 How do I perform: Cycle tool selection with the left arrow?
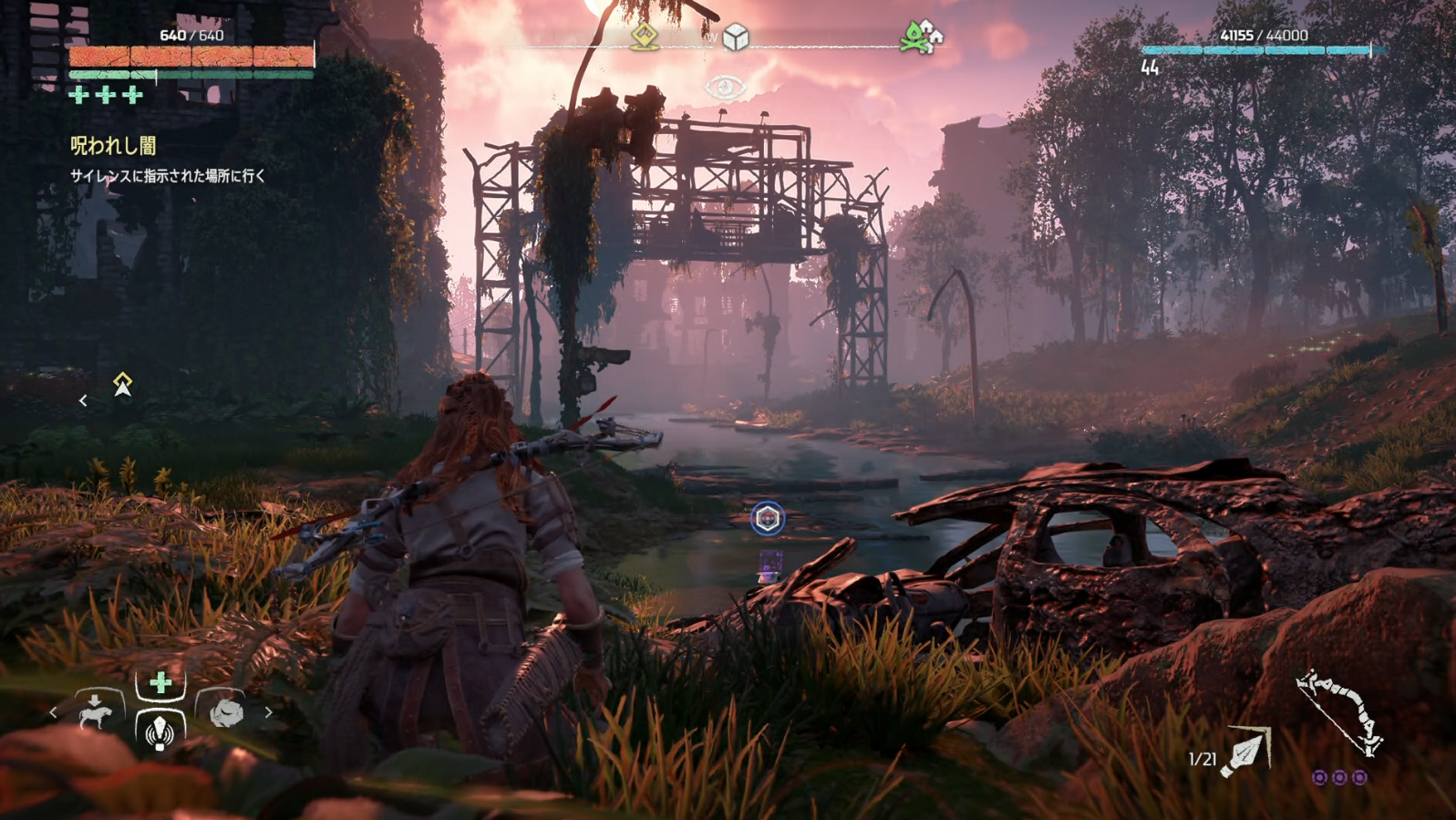tap(54, 712)
